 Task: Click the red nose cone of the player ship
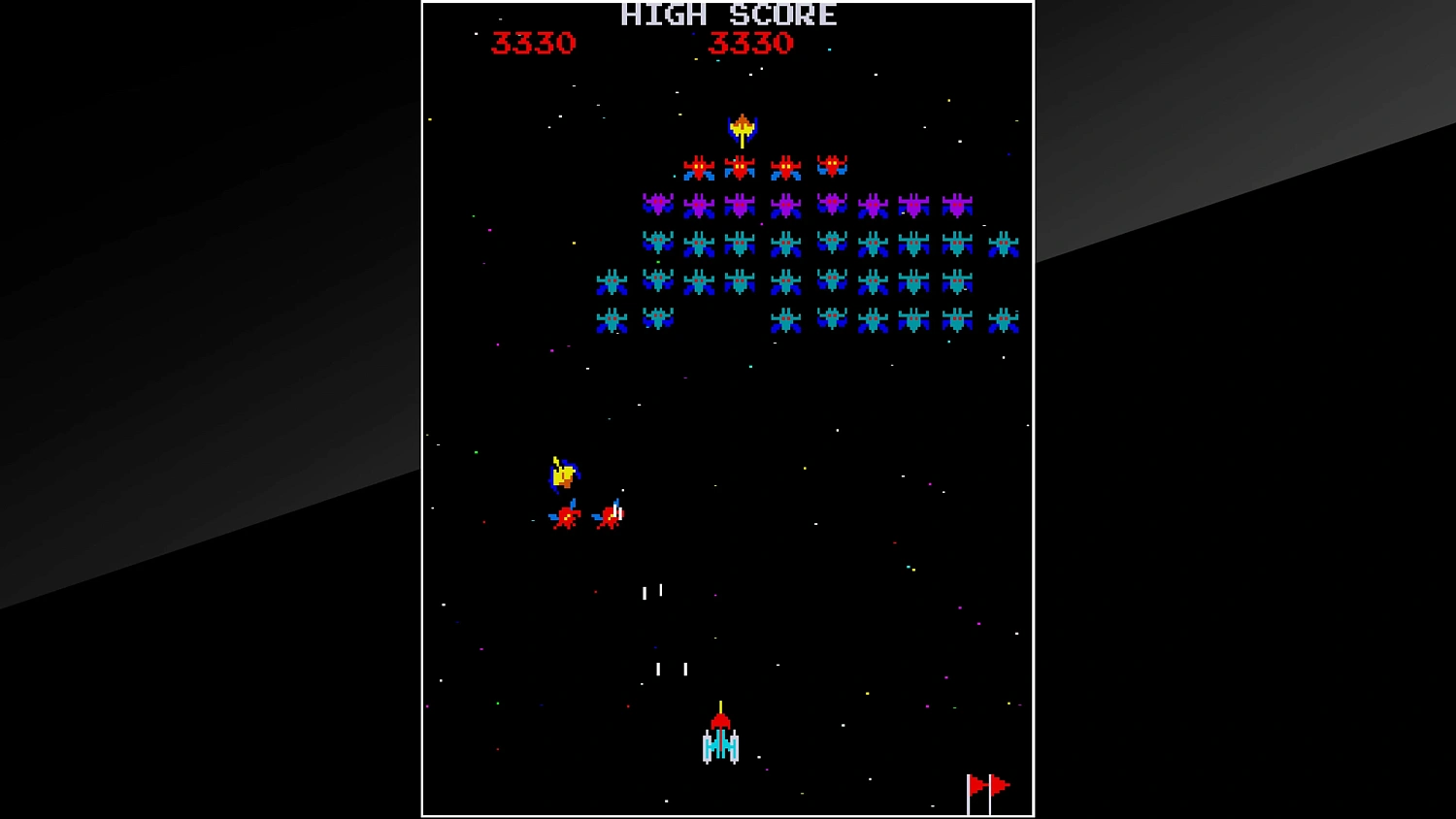pos(720,720)
